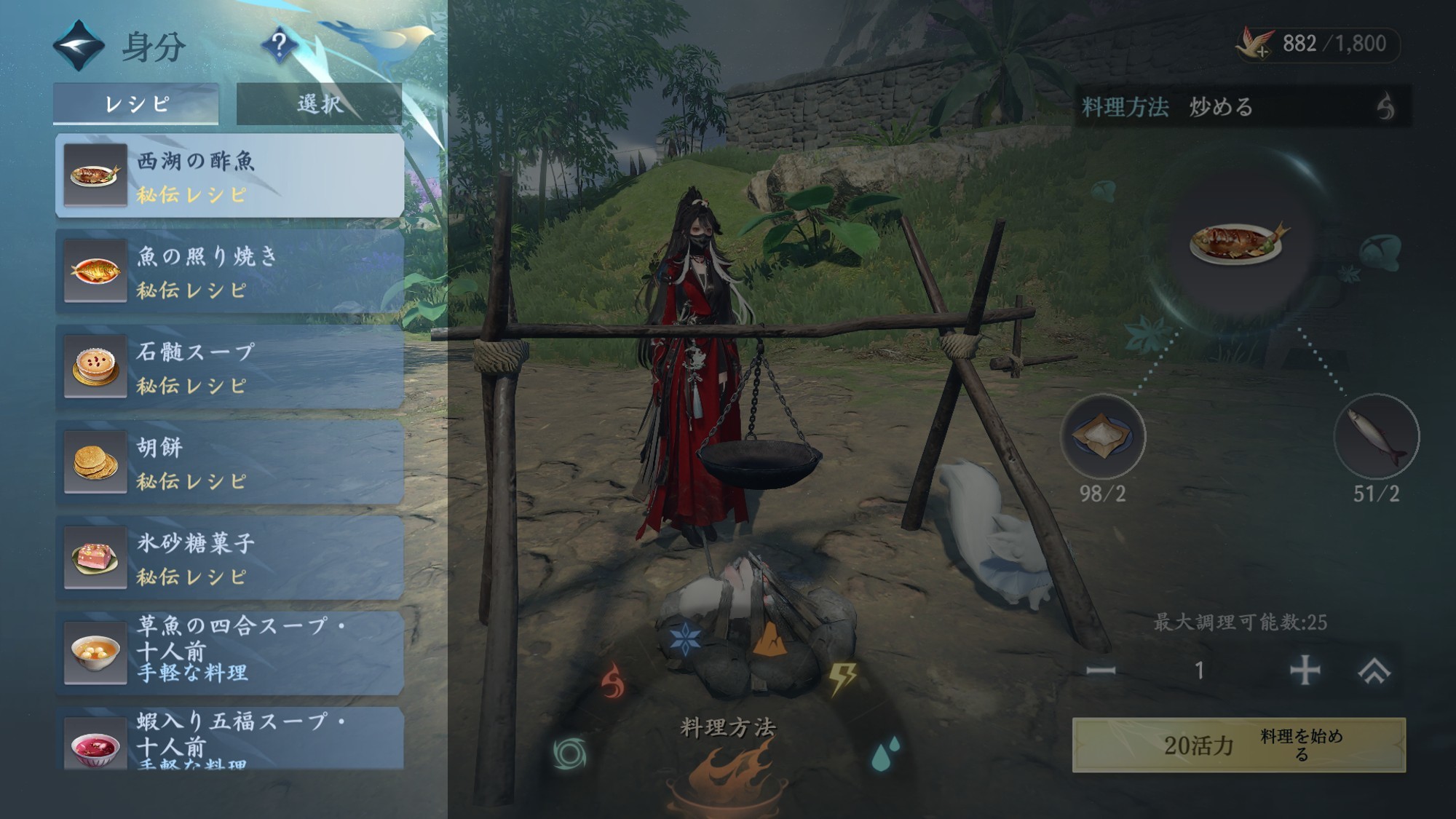
Task: Select the red flame cooking method icon
Action: (613, 682)
